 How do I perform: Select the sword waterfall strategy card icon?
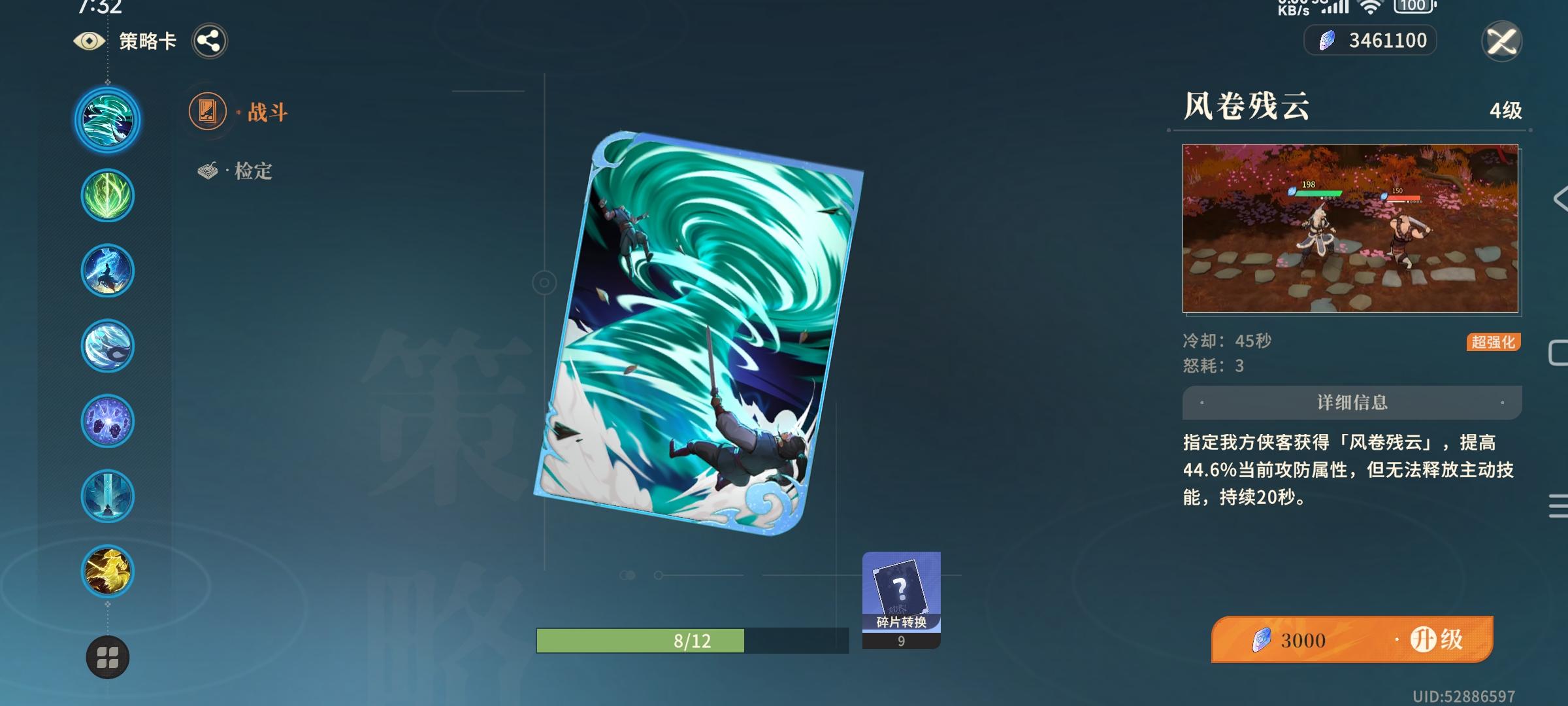[106, 497]
